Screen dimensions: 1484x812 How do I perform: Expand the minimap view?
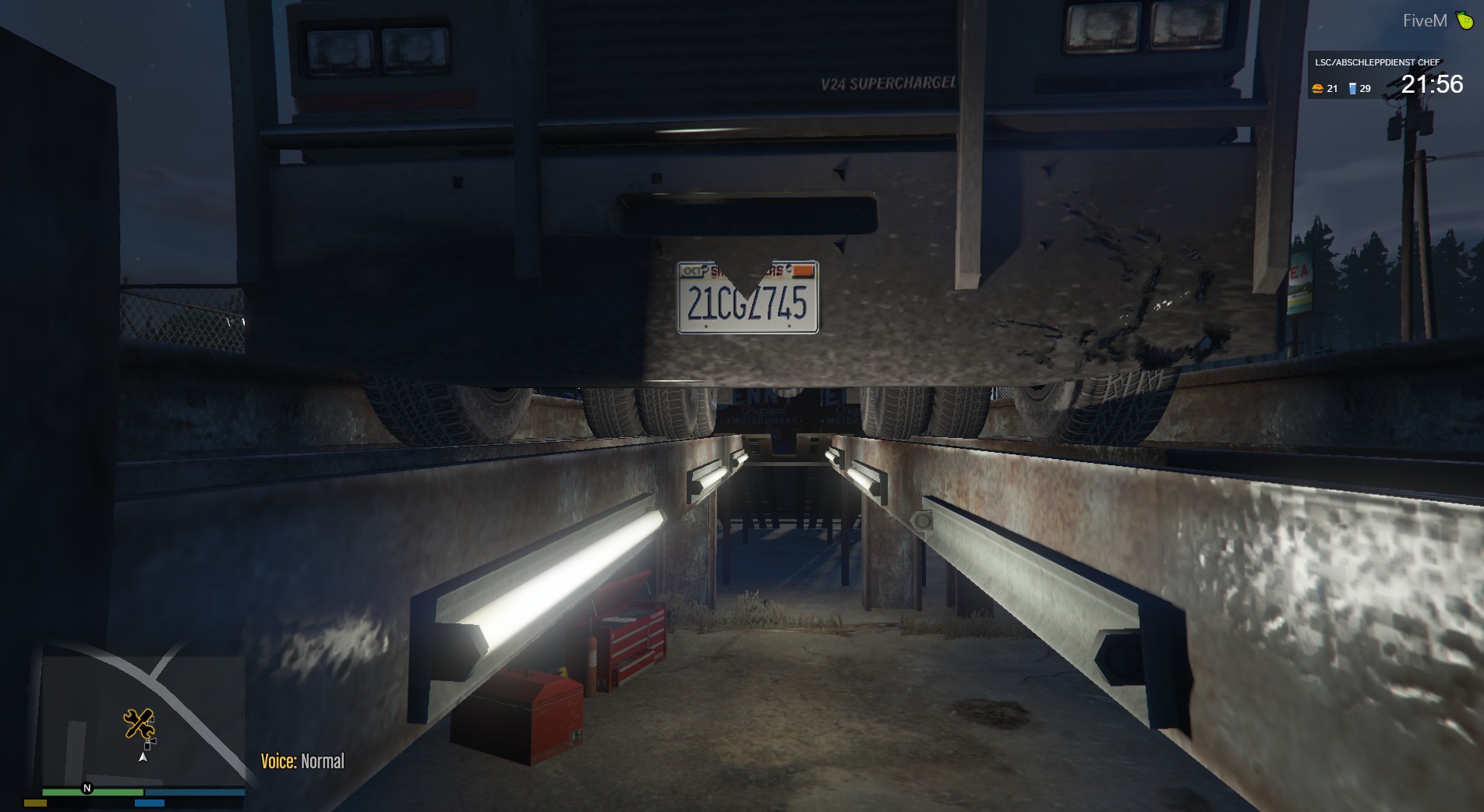click(140, 725)
